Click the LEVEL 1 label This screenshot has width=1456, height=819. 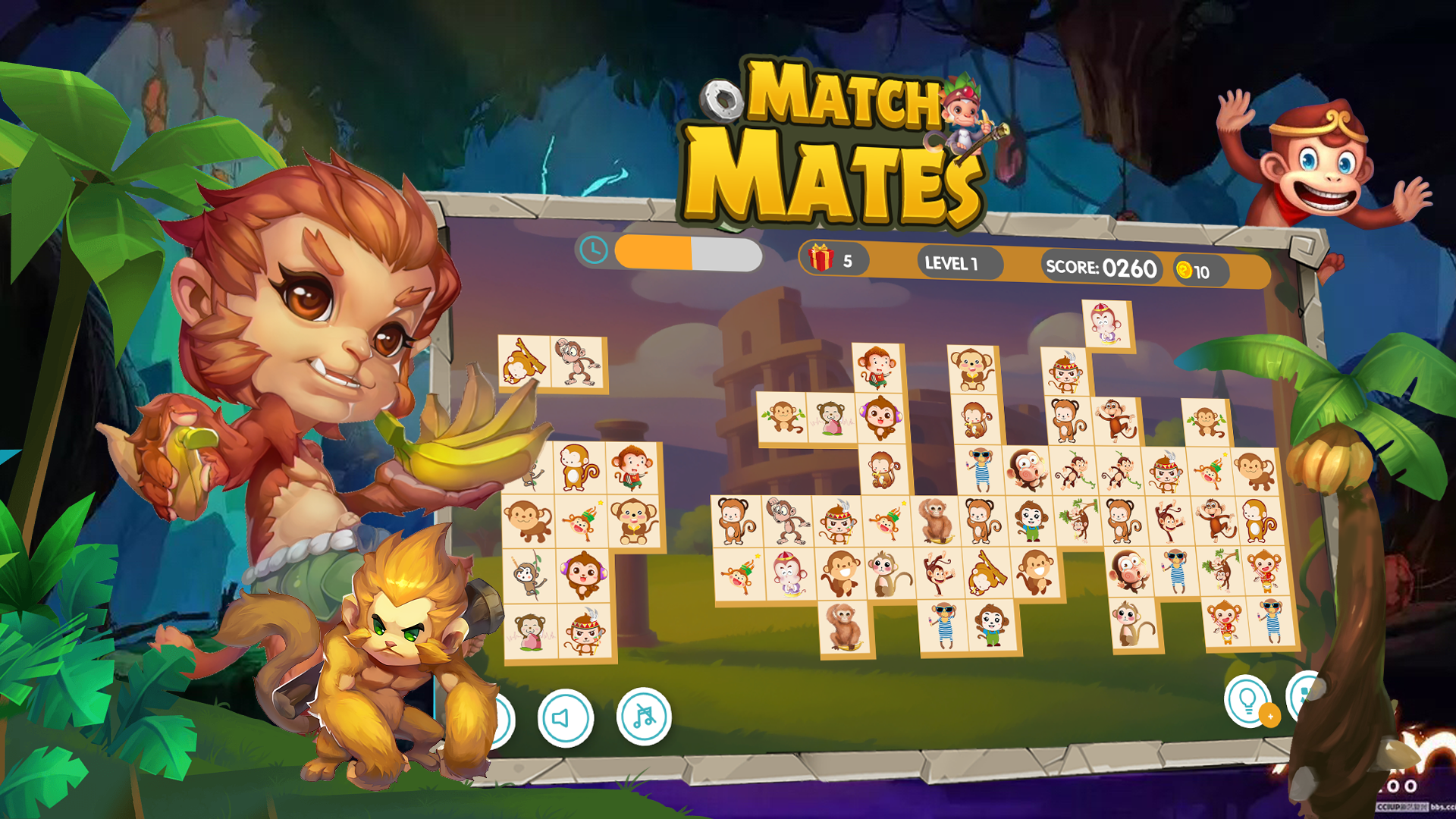(951, 263)
